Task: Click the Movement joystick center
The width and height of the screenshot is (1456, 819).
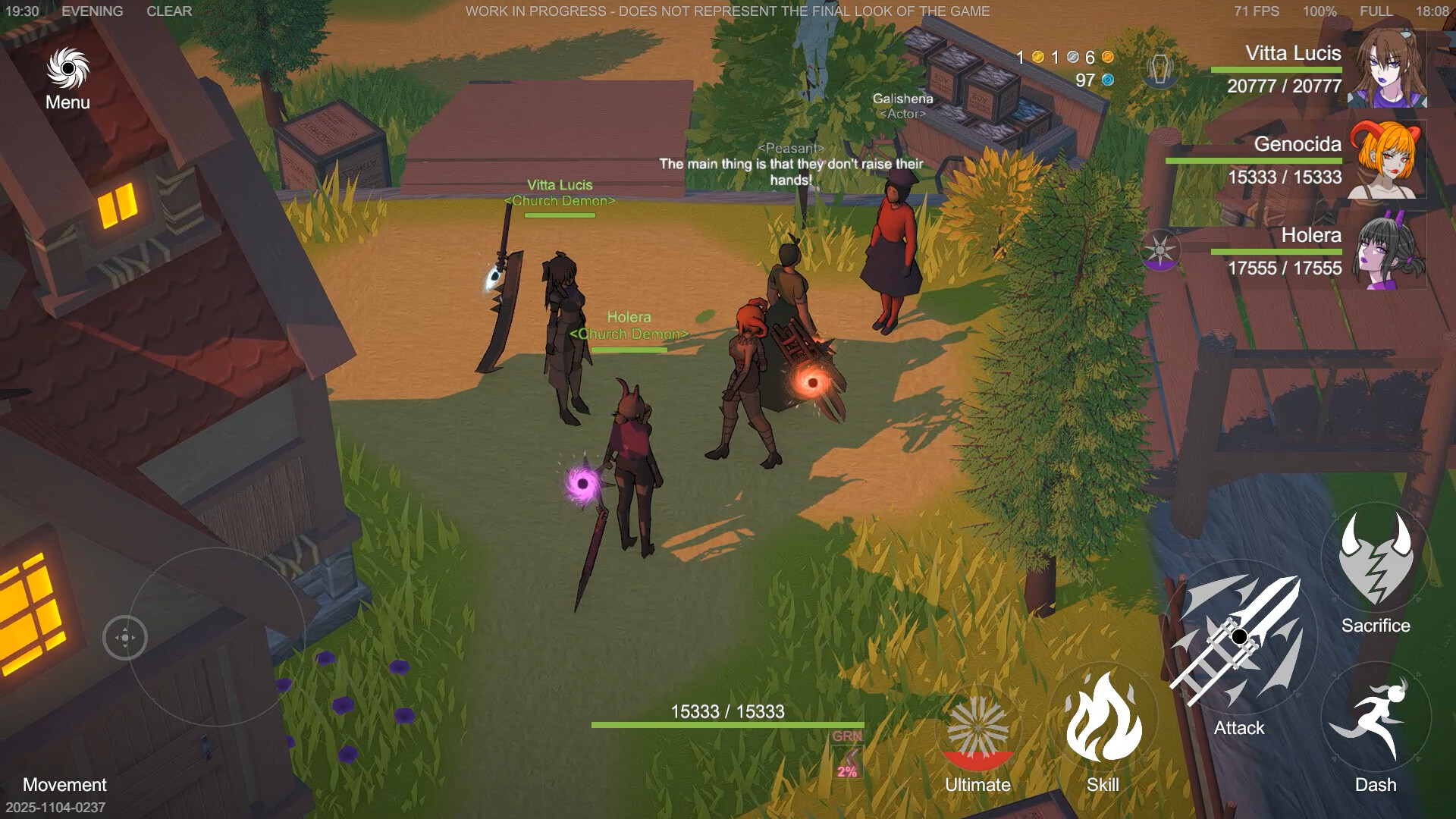Action: point(125,638)
